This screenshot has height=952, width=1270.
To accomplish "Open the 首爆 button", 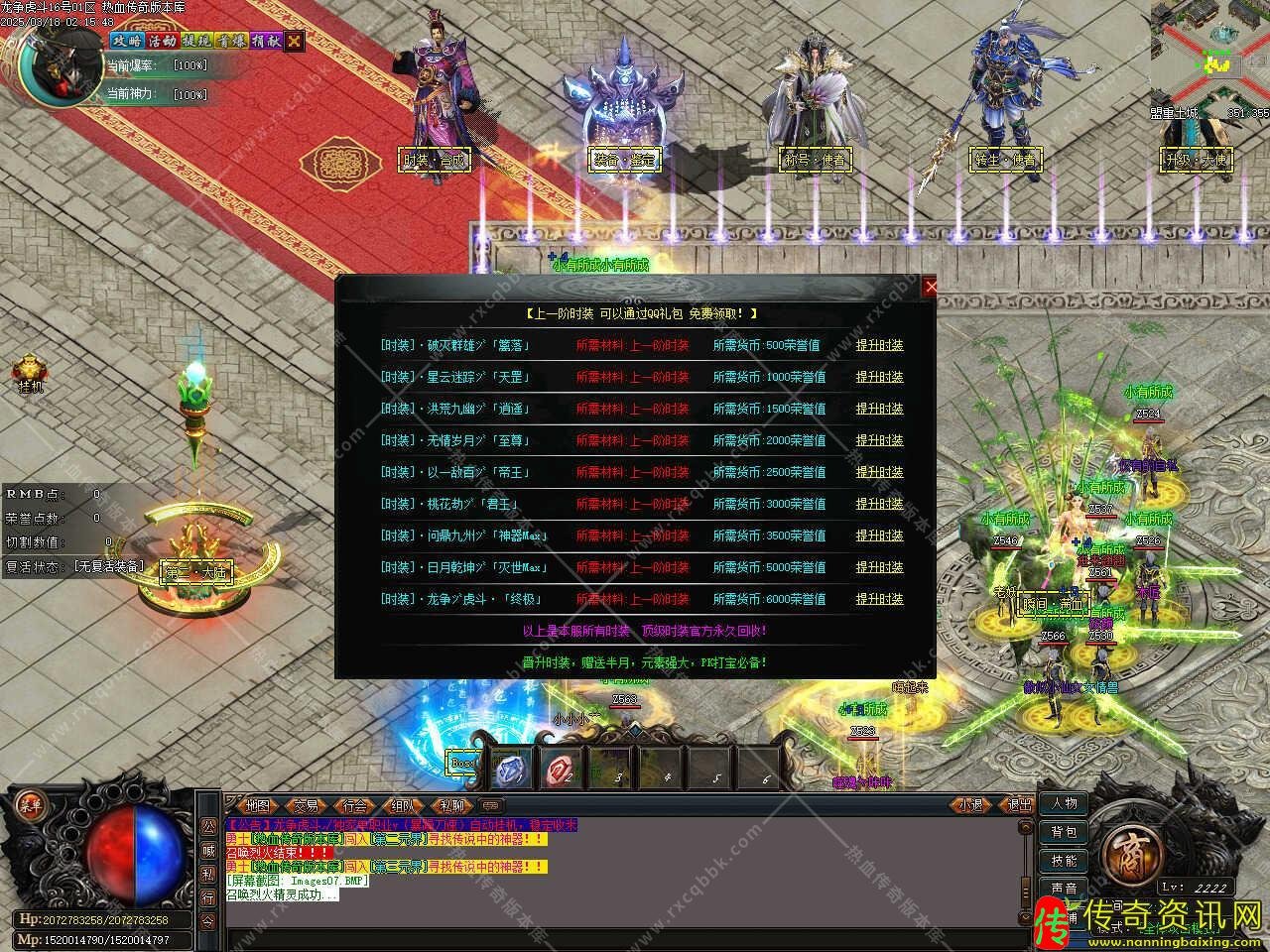I will coord(230,41).
